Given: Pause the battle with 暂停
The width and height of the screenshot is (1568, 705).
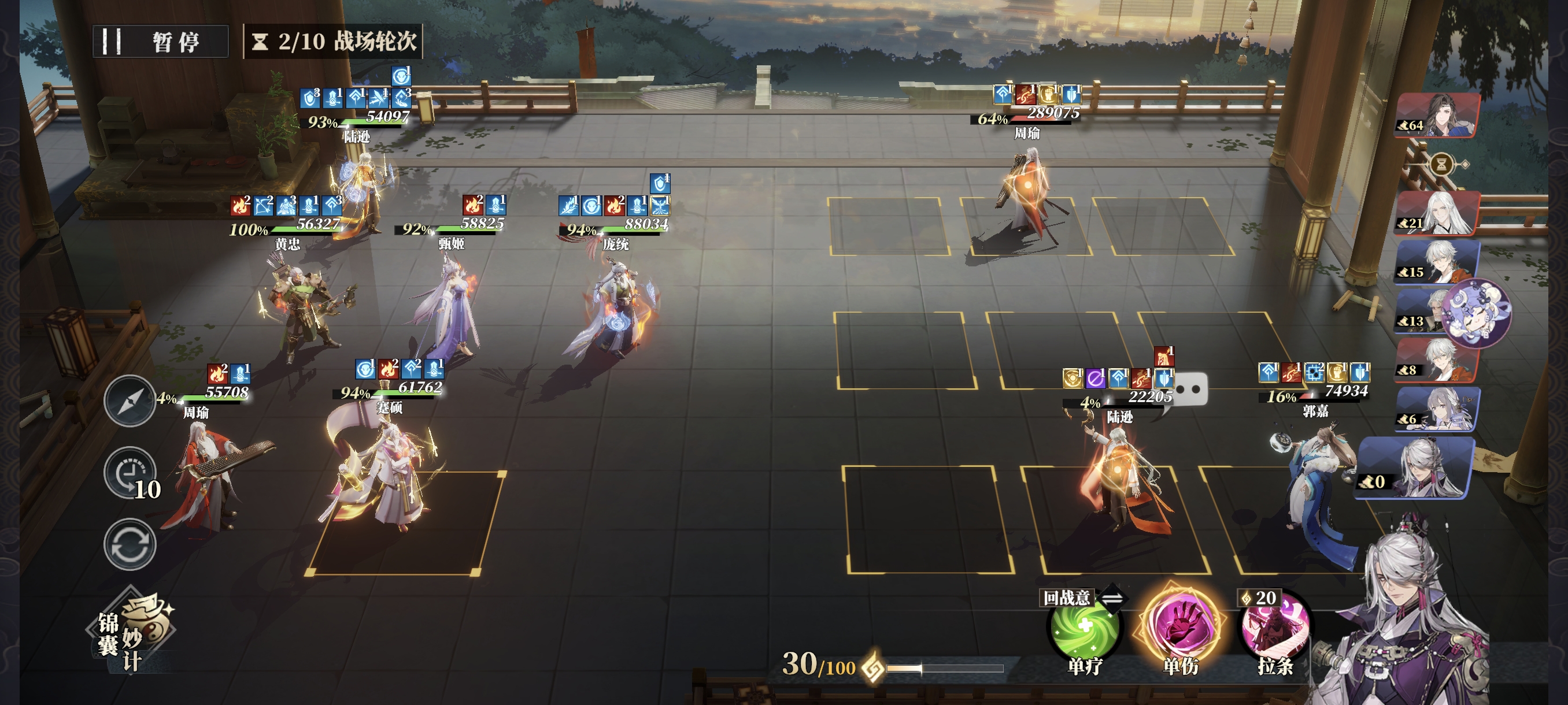Looking at the screenshot, I should pos(160,42).
